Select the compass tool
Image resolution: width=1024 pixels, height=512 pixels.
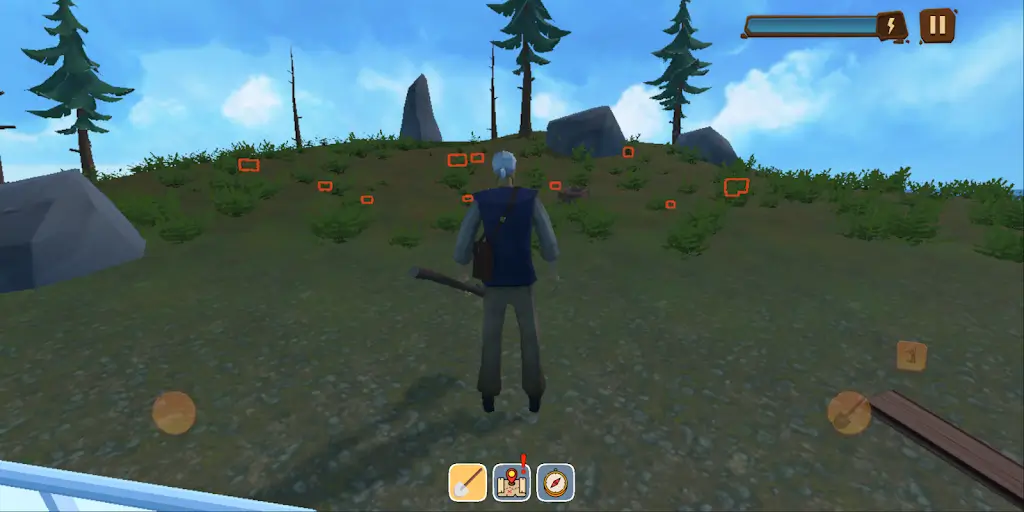pos(555,482)
